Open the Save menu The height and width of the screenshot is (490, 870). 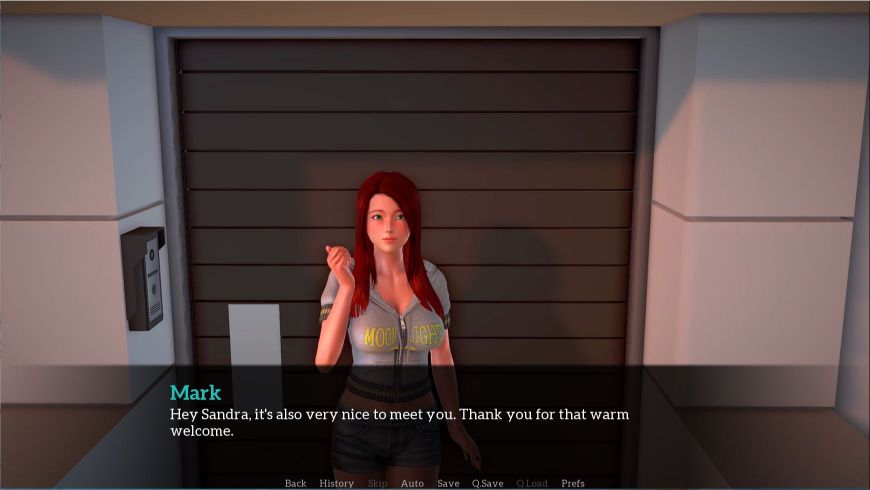[448, 483]
